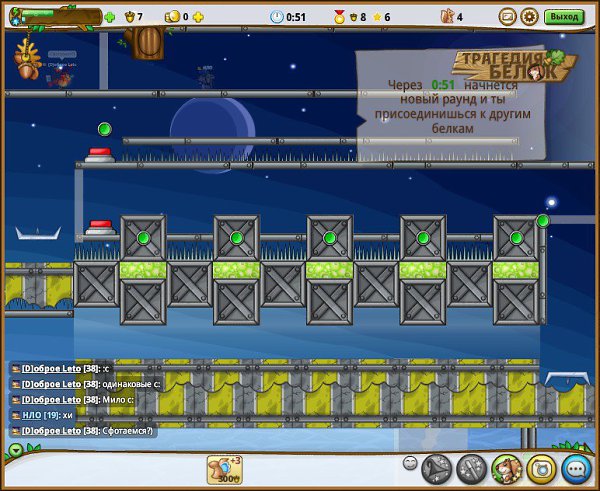Buy coins with yellow plus
Image resolution: width=600 pixels, height=491 pixels.
[x=198, y=17]
